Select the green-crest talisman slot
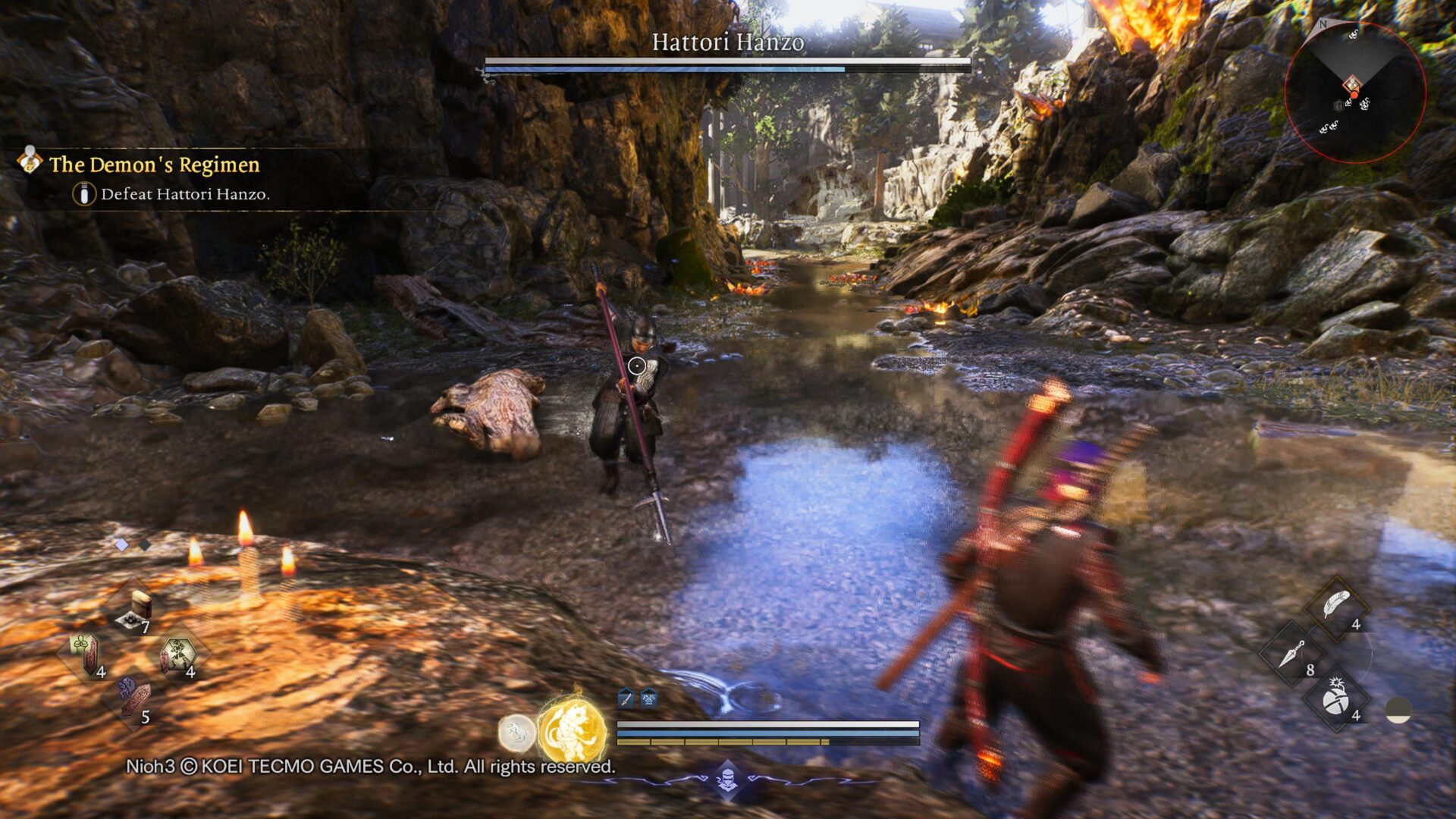 click(x=86, y=654)
